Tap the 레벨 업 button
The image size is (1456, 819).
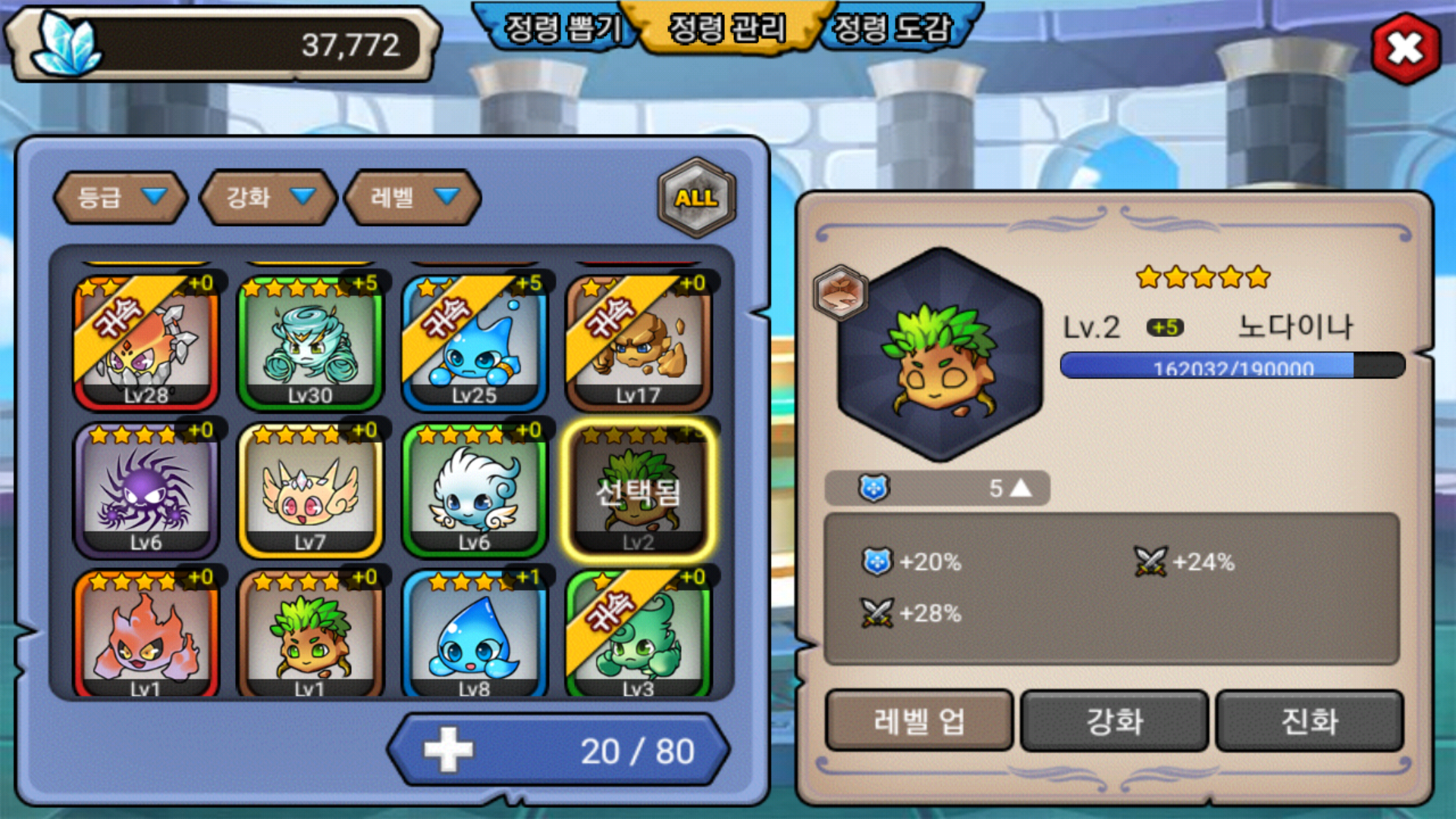click(918, 720)
